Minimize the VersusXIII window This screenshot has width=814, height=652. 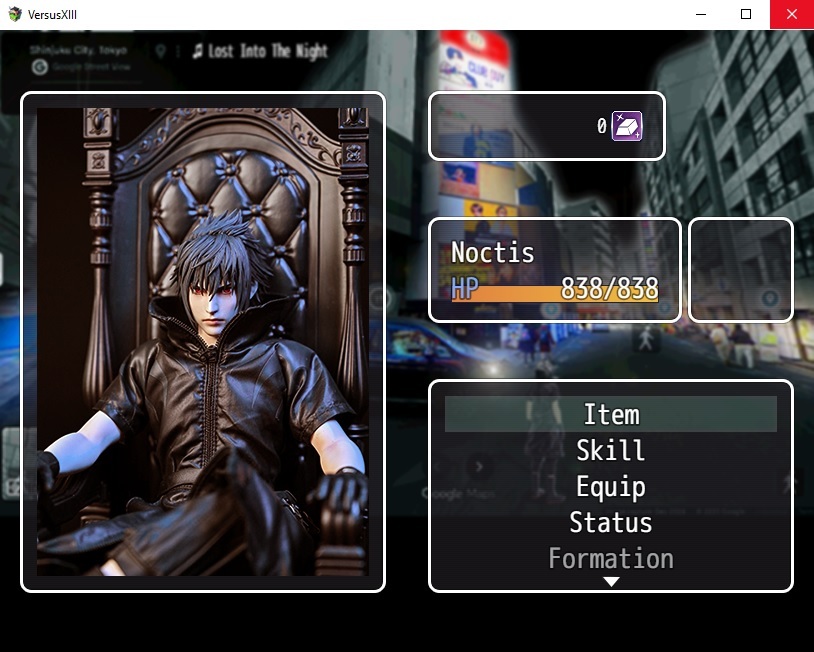699,14
